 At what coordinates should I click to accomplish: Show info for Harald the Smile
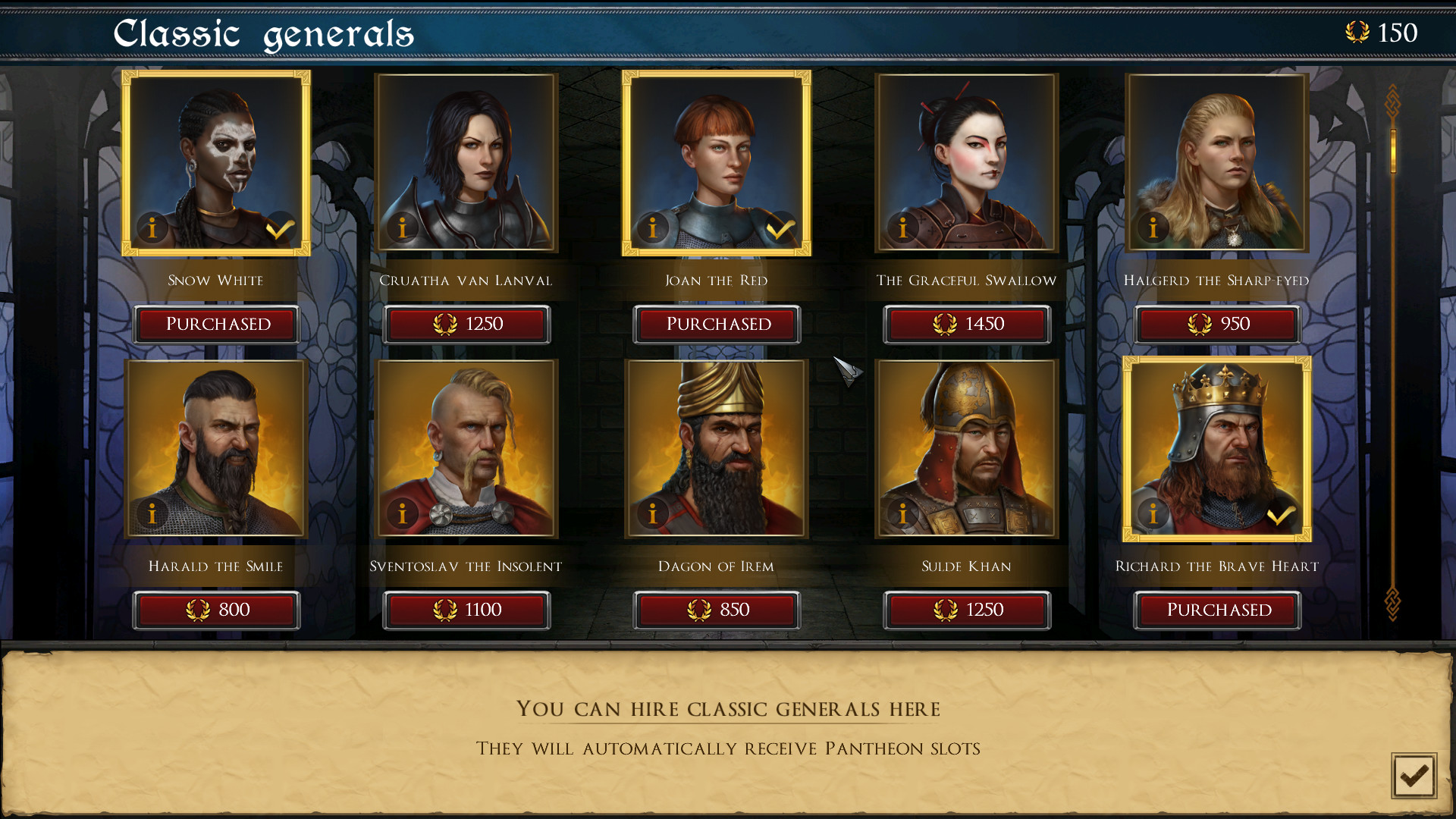[x=152, y=513]
